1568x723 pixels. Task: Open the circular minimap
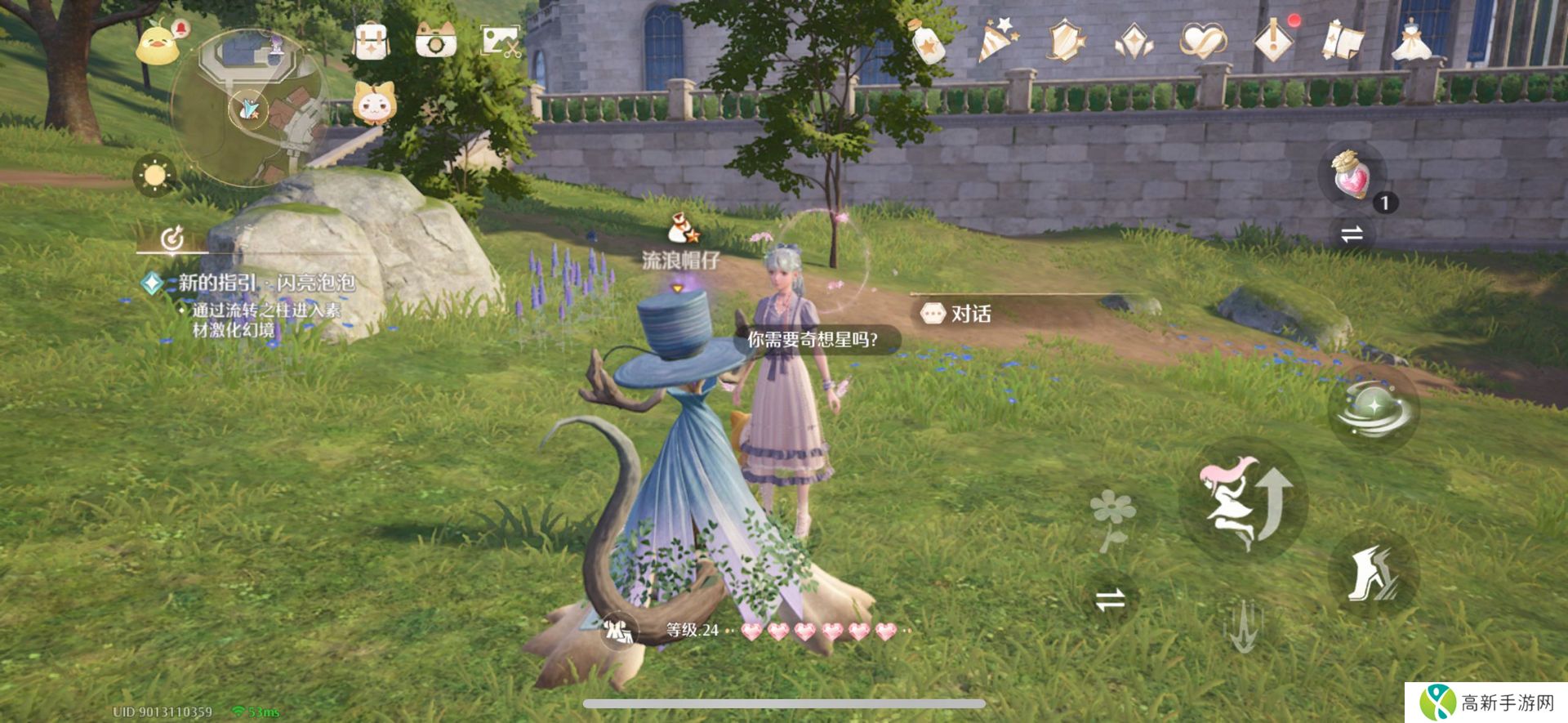pyautogui.click(x=247, y=108)
